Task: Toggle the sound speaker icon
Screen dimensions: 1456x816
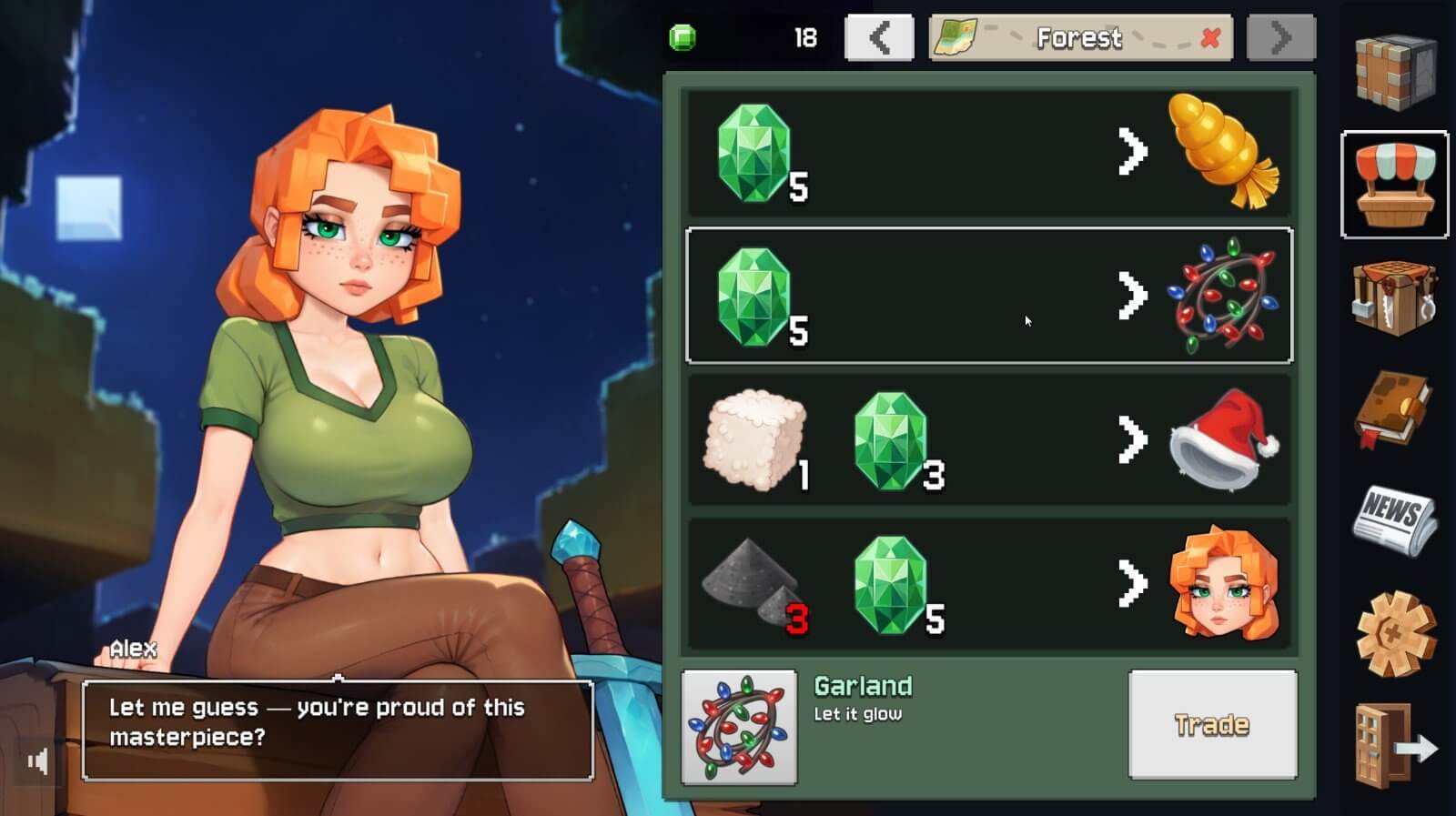Action: pyautogui.click(x=37, y=761)
